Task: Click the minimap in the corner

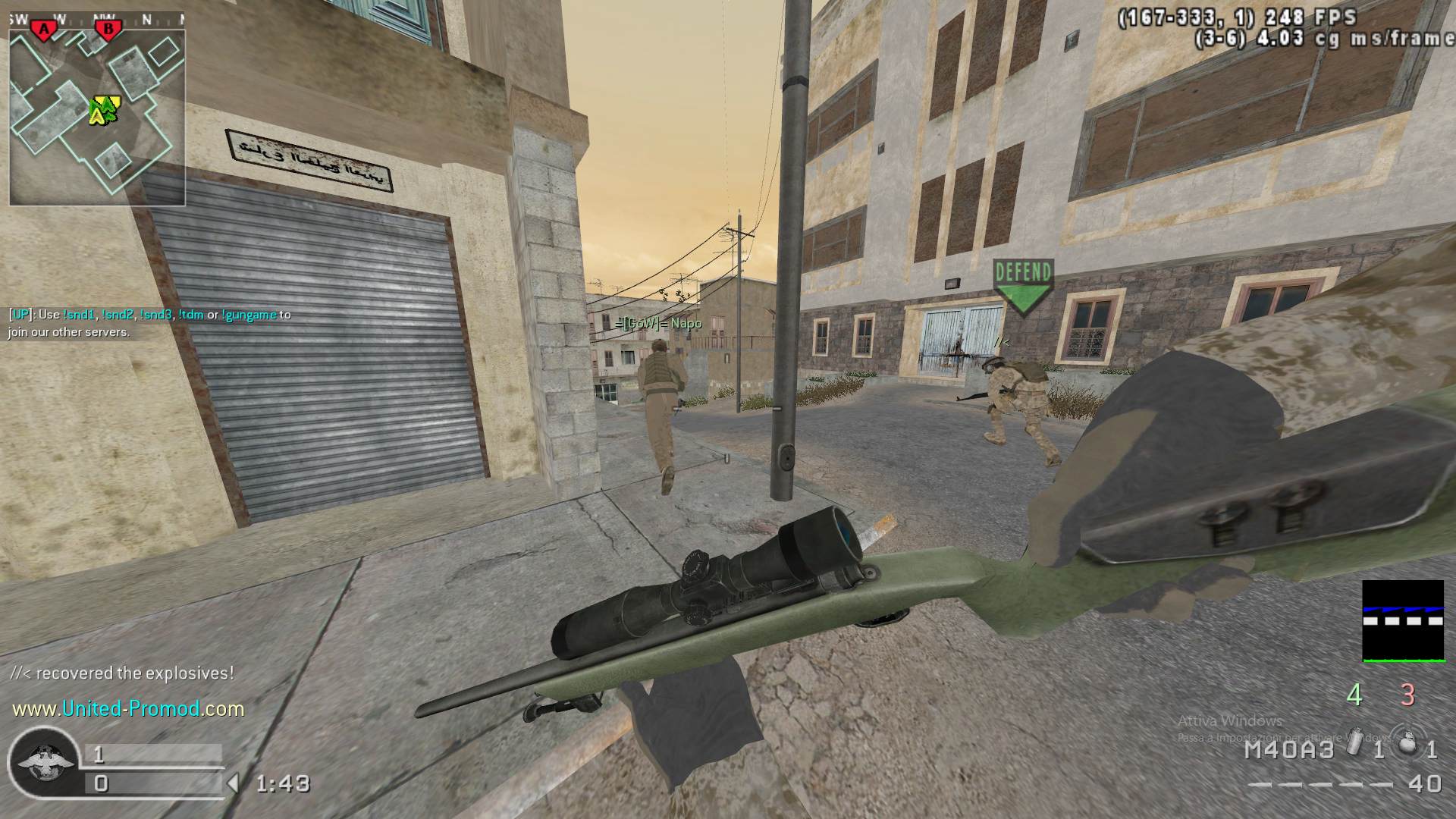Action: click(97, 118)
